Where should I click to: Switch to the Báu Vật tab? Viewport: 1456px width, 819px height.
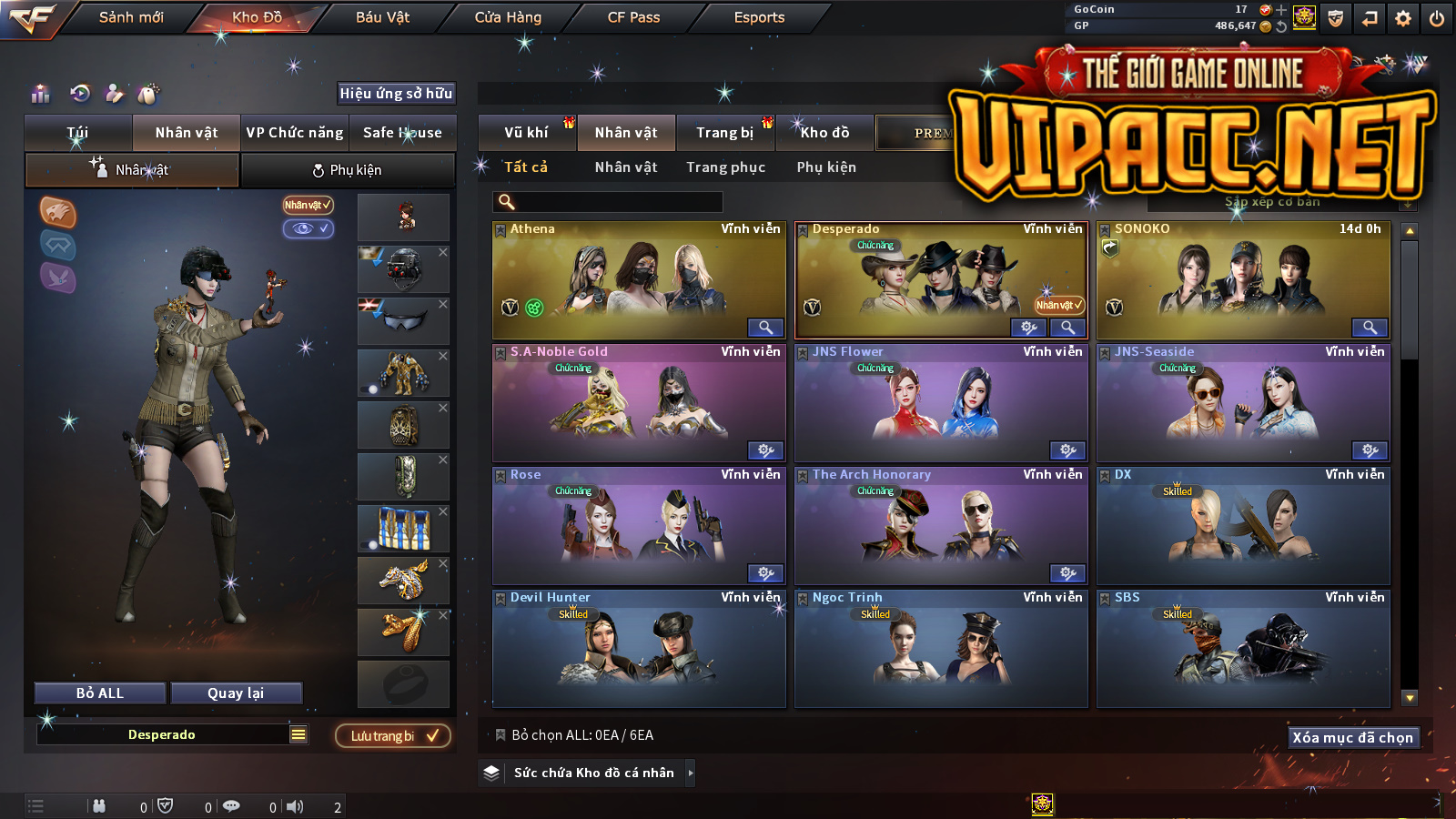pyautogui.click(x=382, y=17)
